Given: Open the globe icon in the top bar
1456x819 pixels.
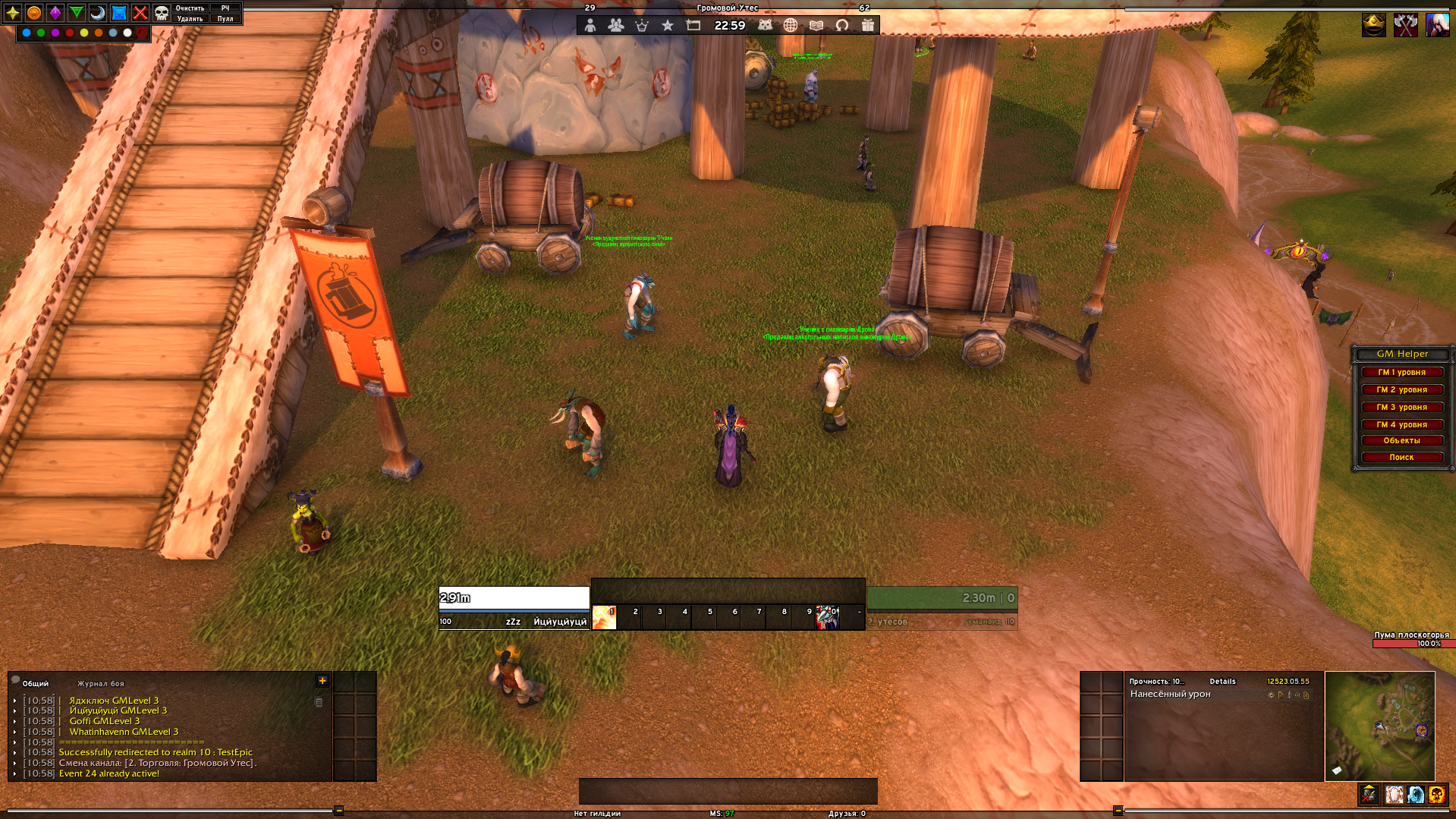Looking at the screenshot, I should click(791, 25).
